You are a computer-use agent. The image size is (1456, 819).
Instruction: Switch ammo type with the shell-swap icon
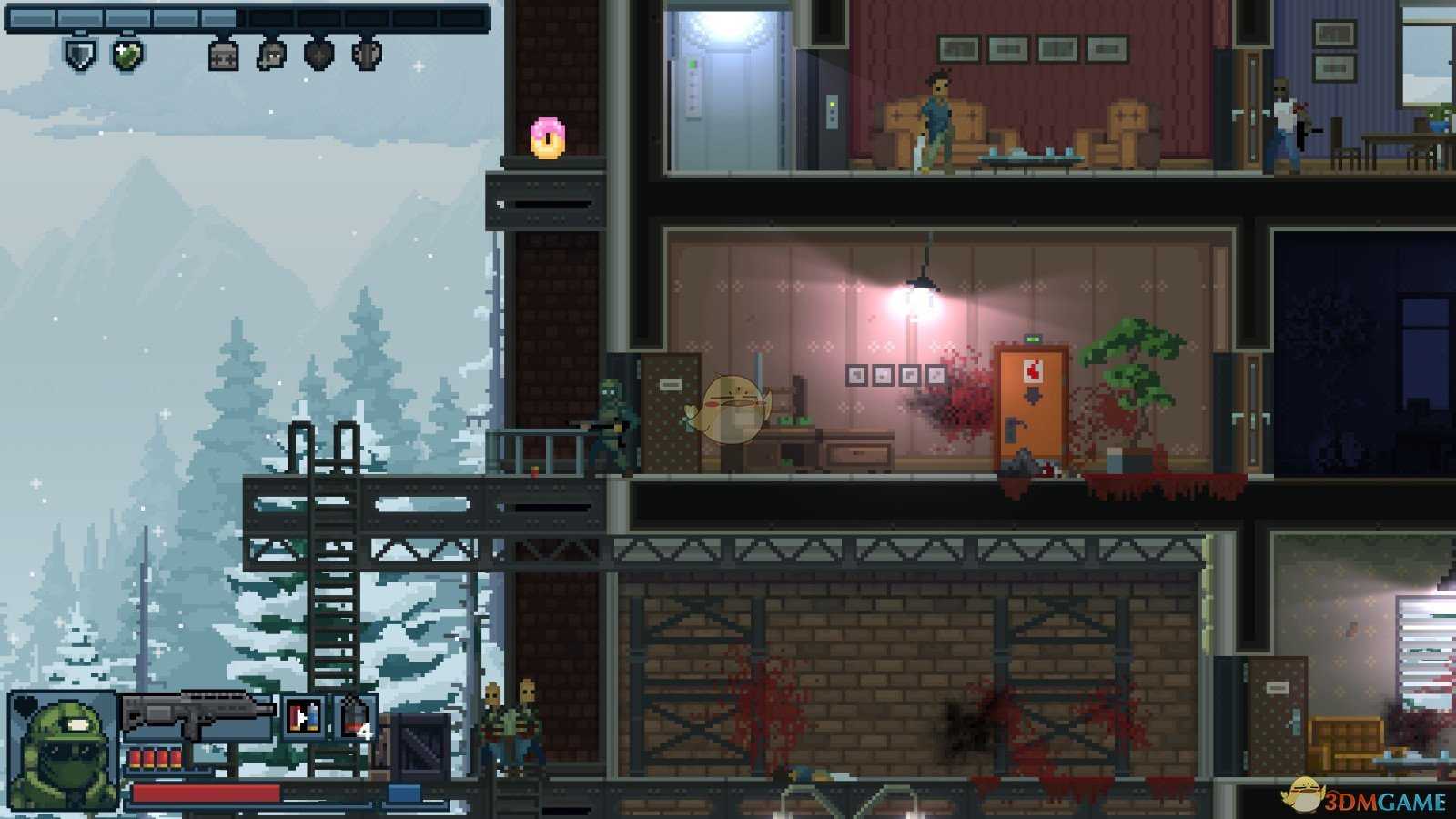tap(303, 715)
